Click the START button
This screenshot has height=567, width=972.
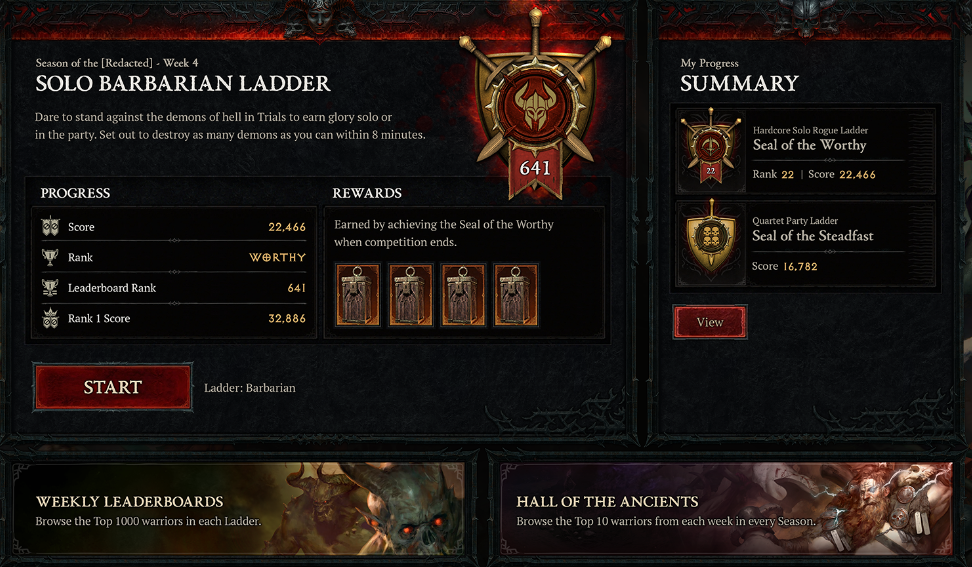pyautogui.click(x=113, y=387)
